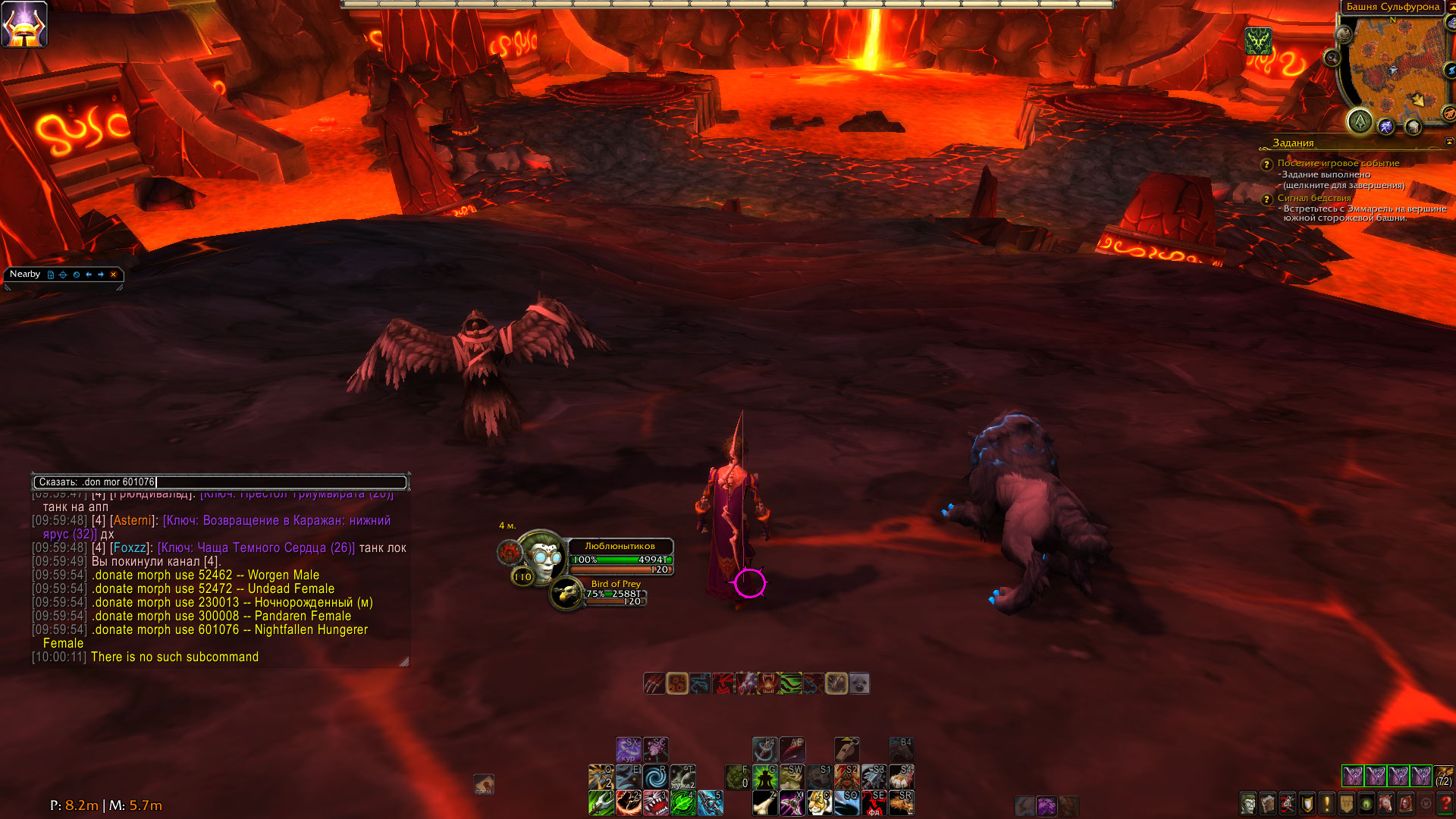The height and width of the screenshot is (819, 1456).
Task: Click the wooden whistle action button
Action: pyautogui.click(x=846, y=750)
